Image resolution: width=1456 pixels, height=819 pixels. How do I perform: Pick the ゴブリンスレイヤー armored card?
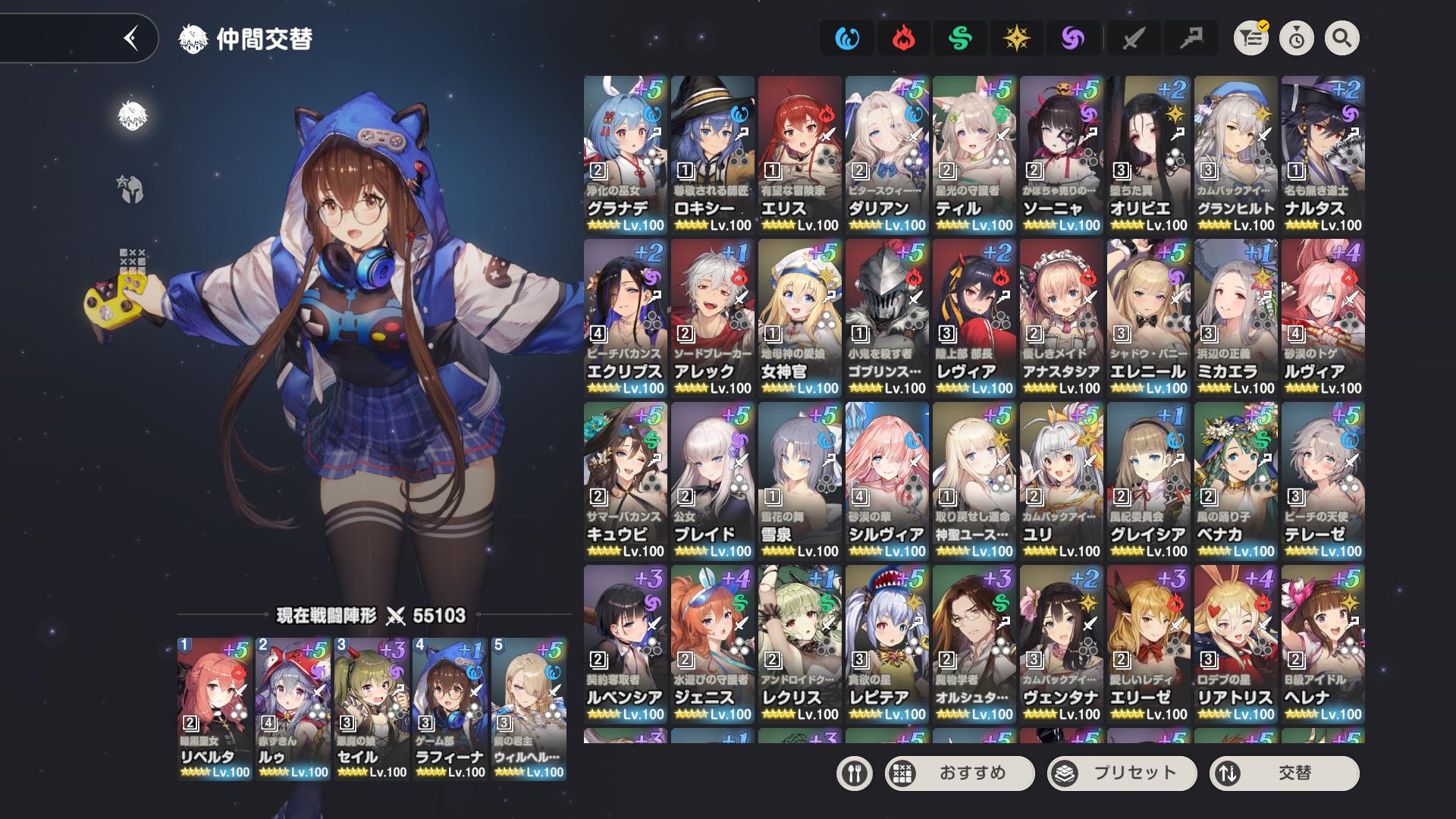point(886,318)
